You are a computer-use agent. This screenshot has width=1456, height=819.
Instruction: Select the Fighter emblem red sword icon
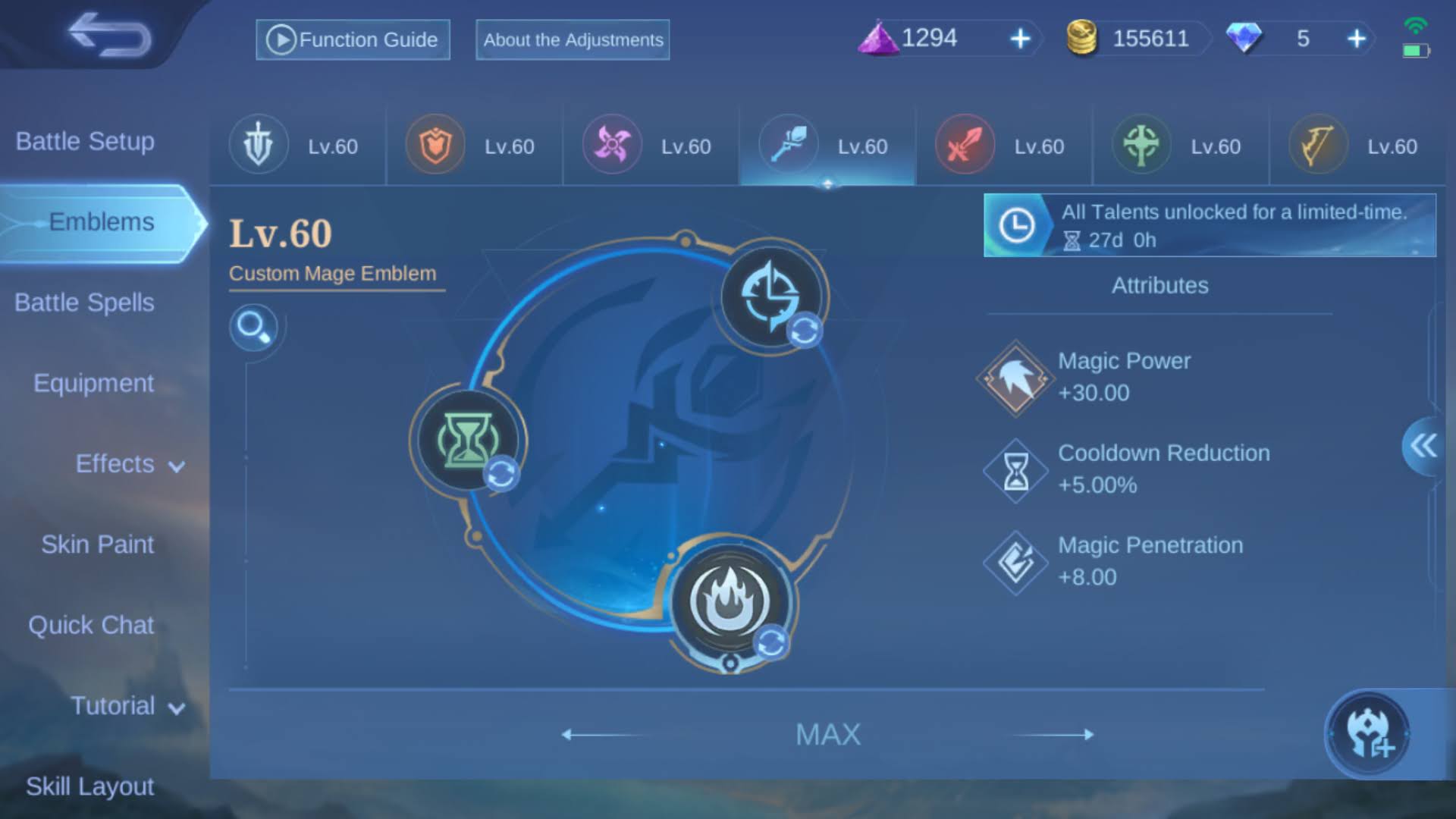tap(965, 144)
